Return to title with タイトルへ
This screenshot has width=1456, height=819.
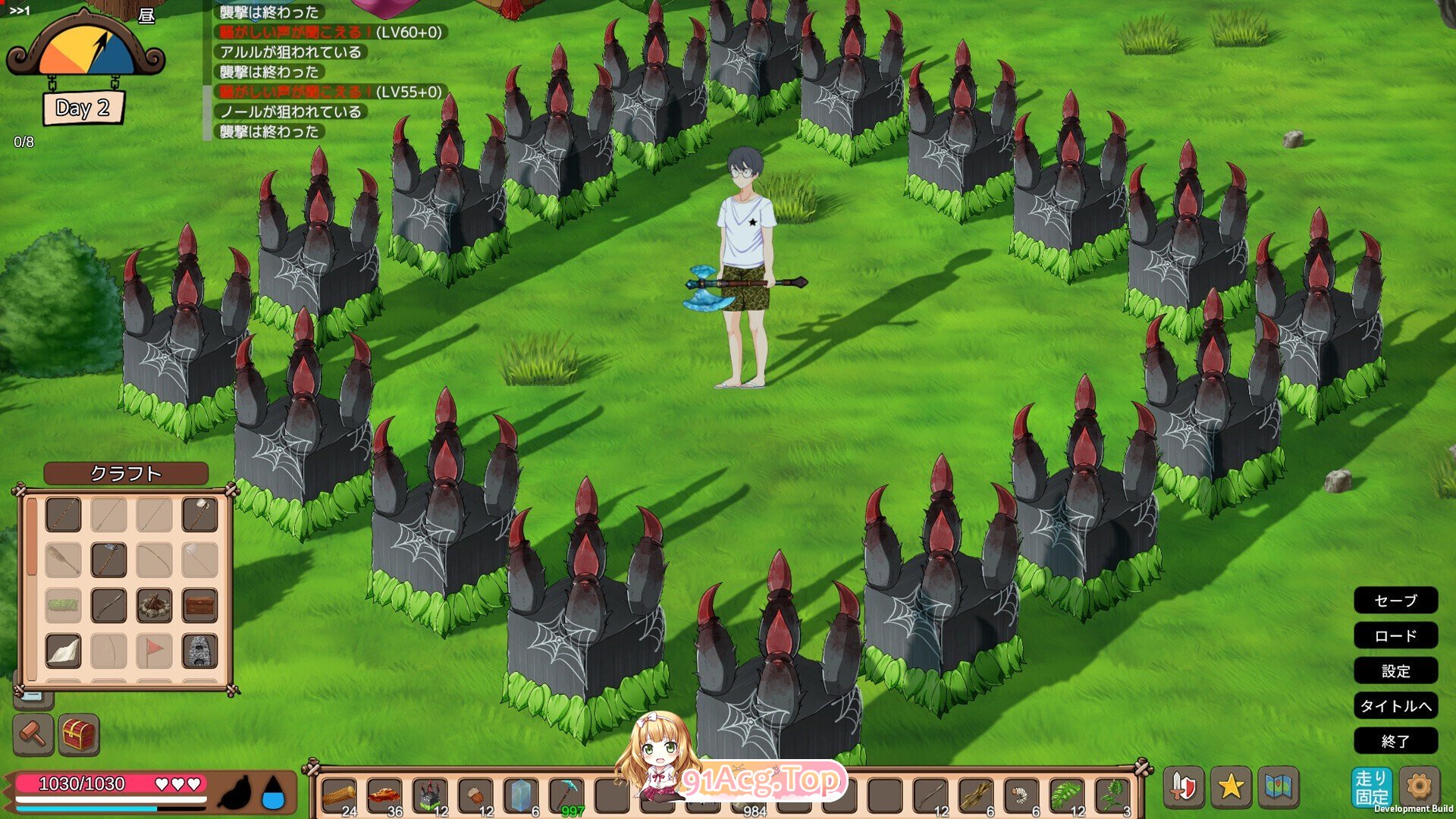1395,706
